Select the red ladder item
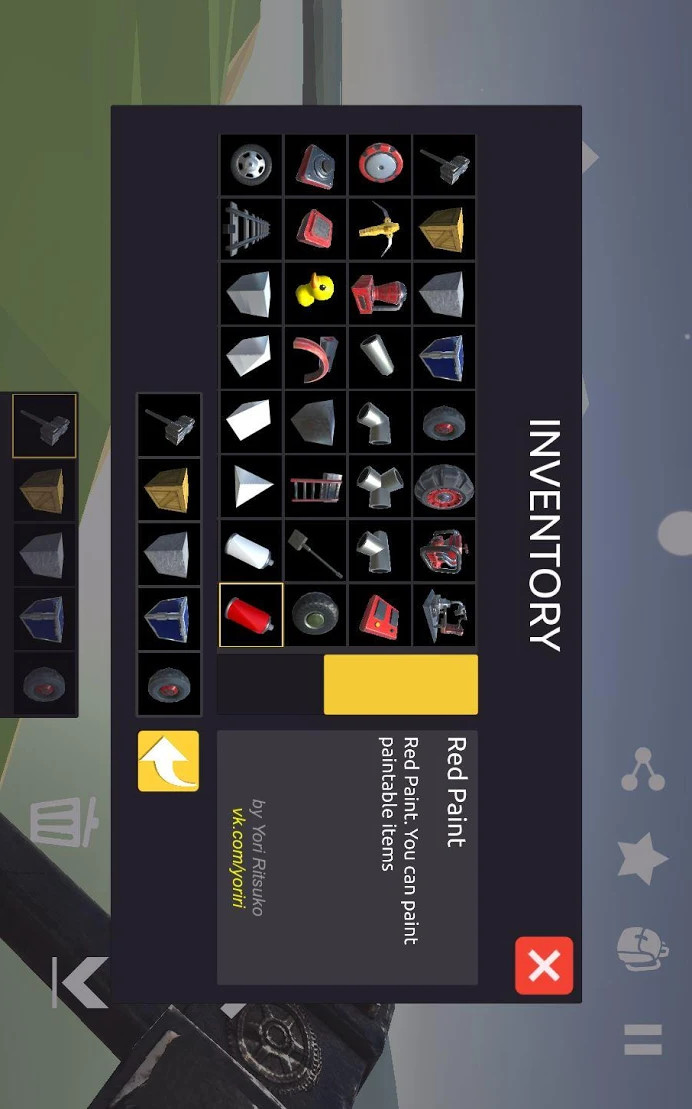 click(315, 487)
